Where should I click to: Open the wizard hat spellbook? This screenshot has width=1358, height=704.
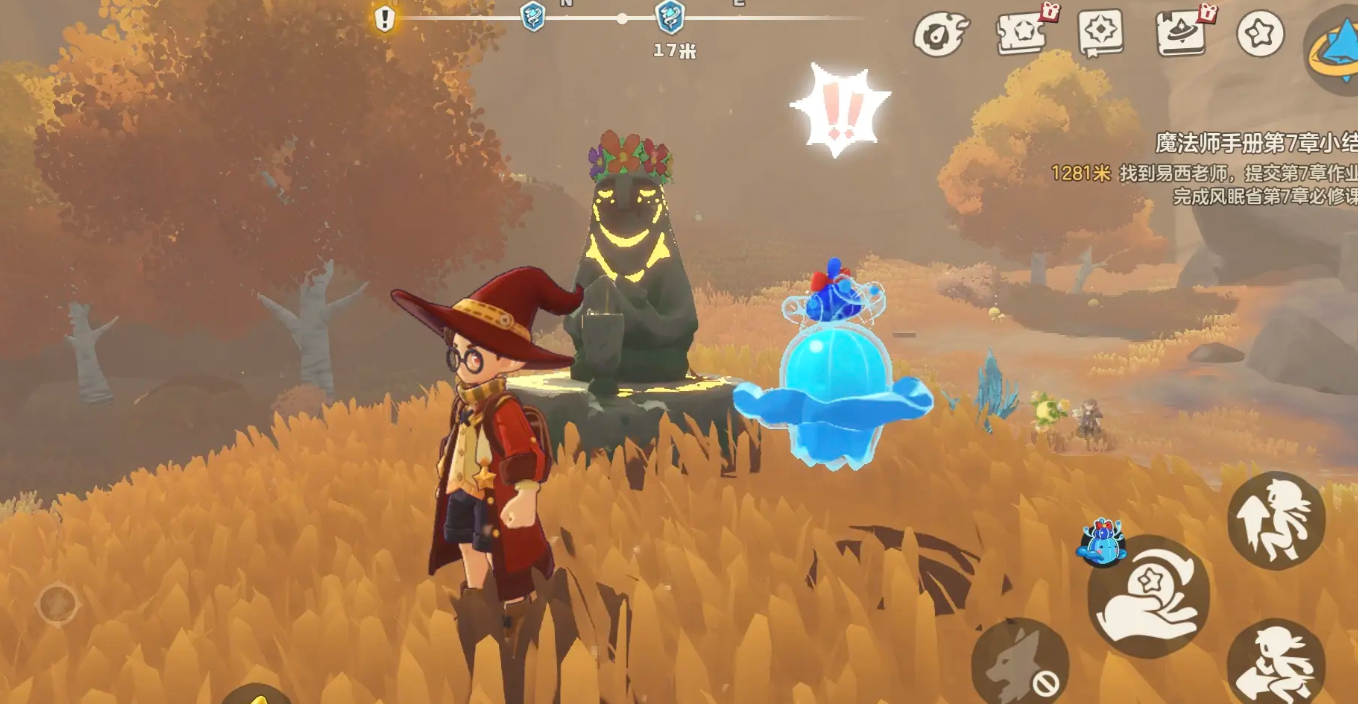point(1182,33)
